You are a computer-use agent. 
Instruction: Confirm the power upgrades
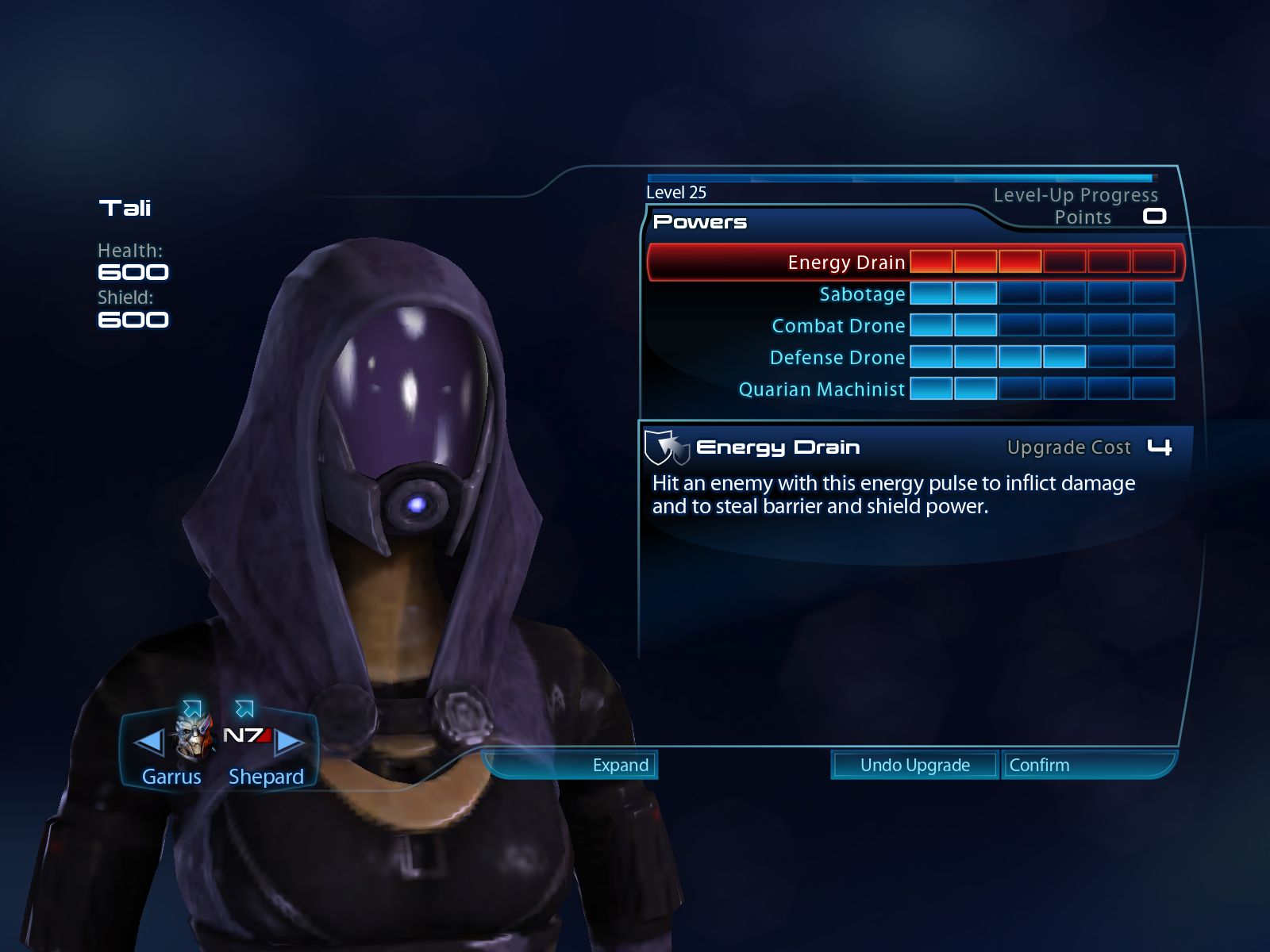[1039, 766]
